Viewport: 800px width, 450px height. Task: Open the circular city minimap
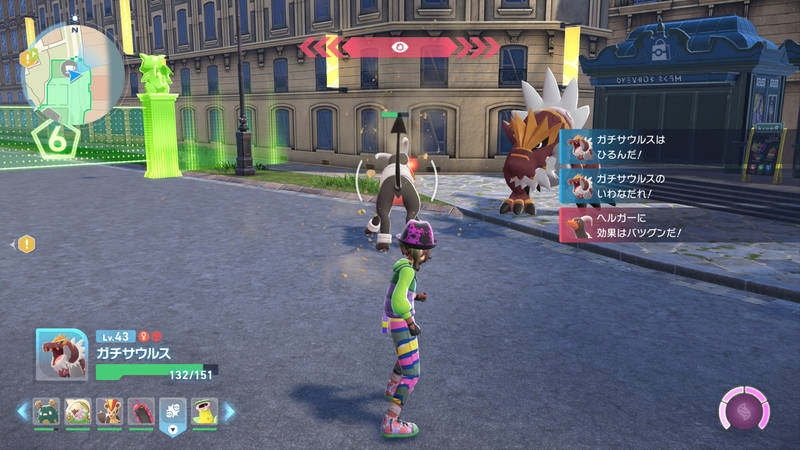[x=72, y=74]
